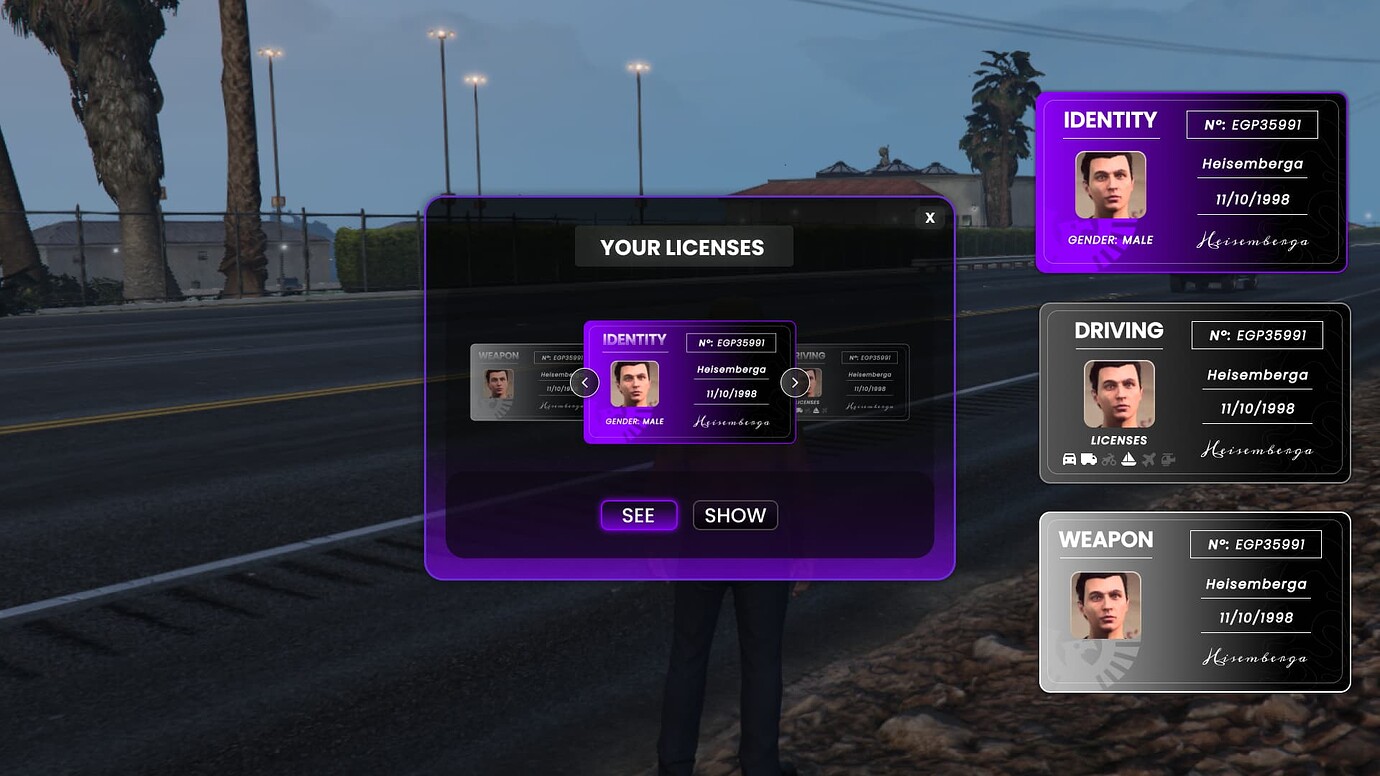Click the portrait photo on the IDENTITY popup card

(636, 382)
